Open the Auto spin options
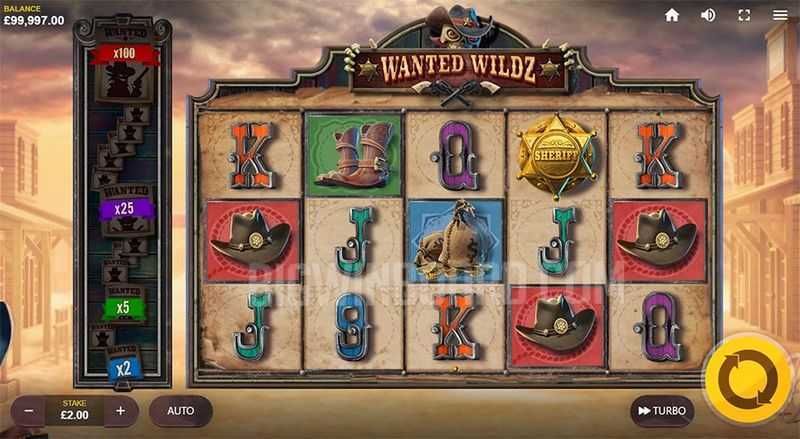This screenshot has height=439, width=800. click(181, 411)
